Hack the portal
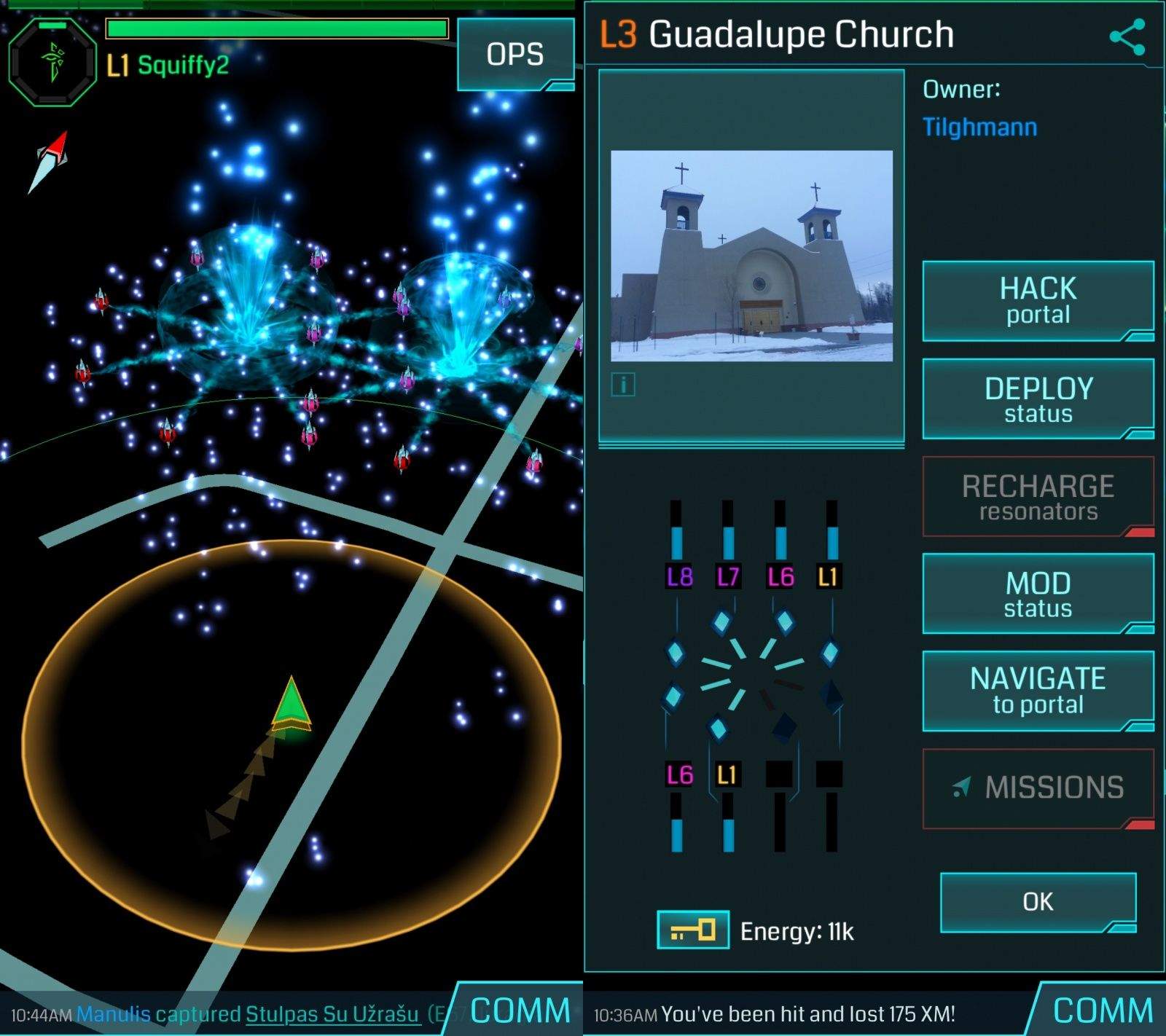The height and width of the screenshot is (1036, 1166). click(1038, 300)
